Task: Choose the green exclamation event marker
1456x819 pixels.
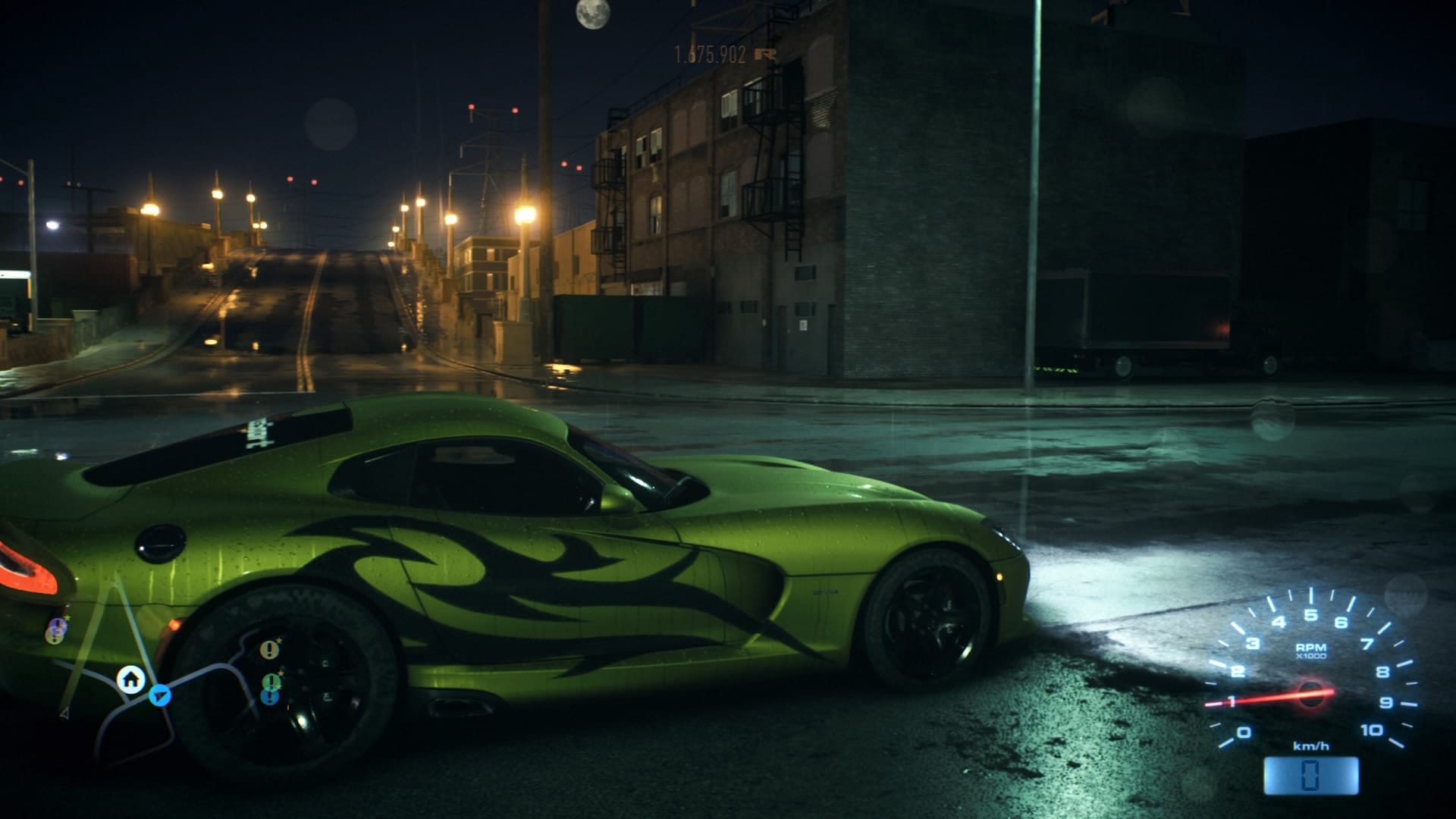Action: tap(271, 681)
